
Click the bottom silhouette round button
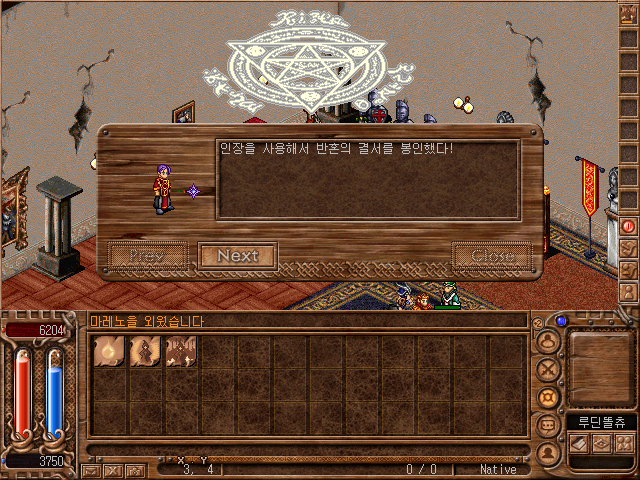click(547, 453)
